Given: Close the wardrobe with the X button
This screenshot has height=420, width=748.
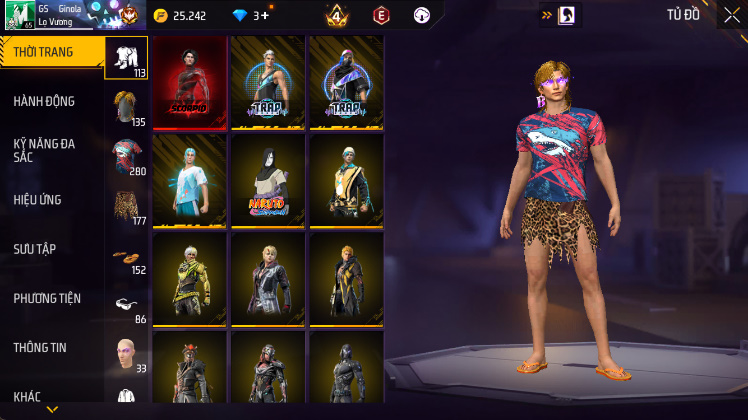Looking at the screenshot, I should pos(732,15).
